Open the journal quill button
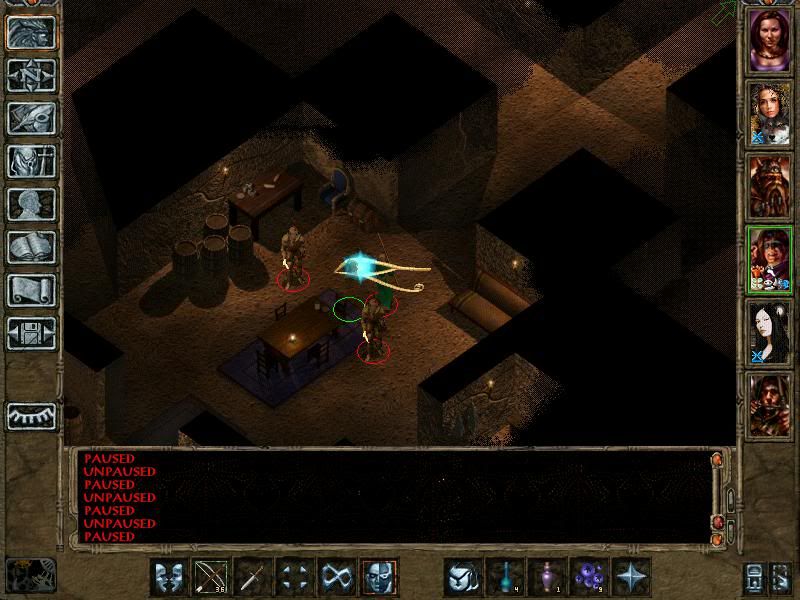This screenshot has height=600, width=800. (x=32, y=118)
